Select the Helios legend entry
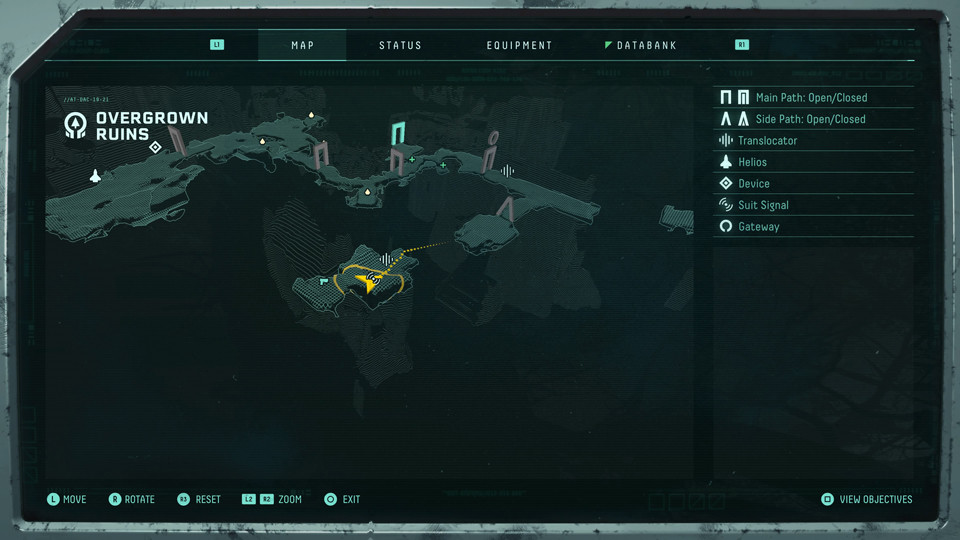The height and width of the screenshot is (540, 960). pyautogui.click(x=752, y=162)
